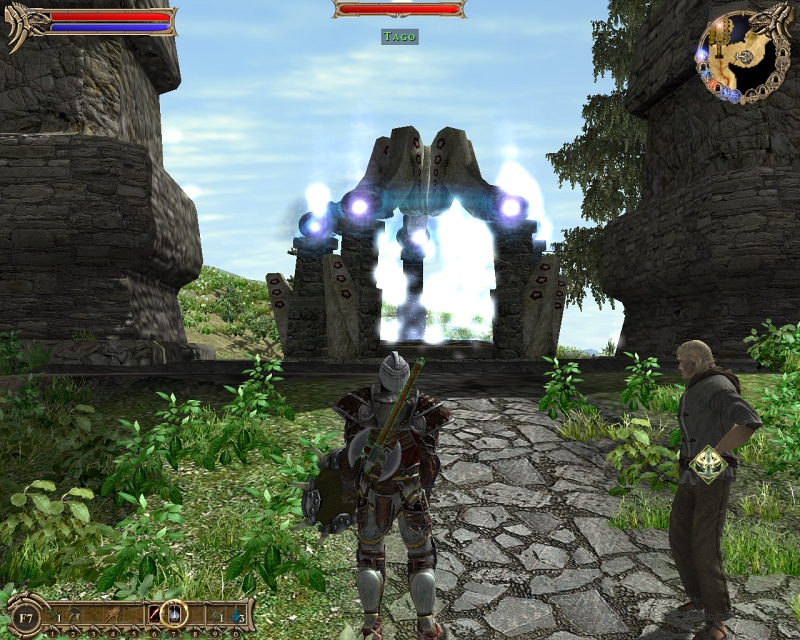Image resolution: width=800 pixels, height=640 pixels.
Task: Choose the herb item in hotbar slot 9
Action: (x=216, y=614)
